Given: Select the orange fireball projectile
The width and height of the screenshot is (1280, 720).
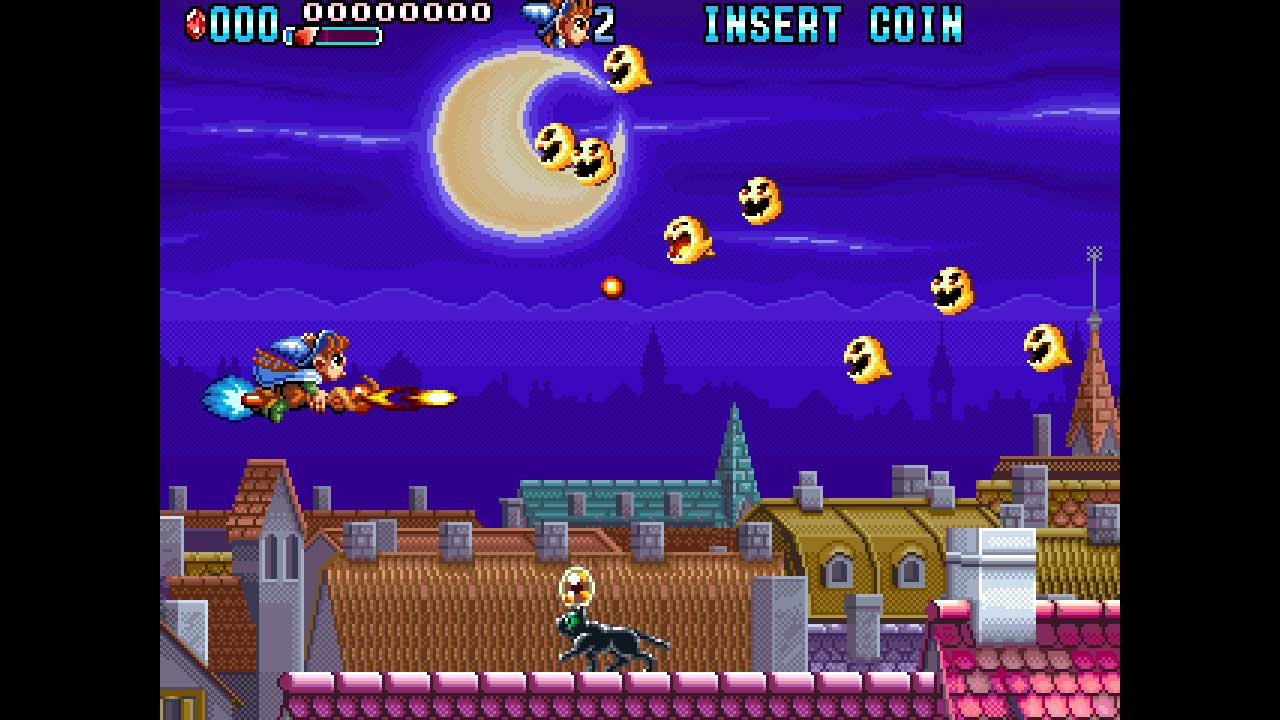Looking at the screenshot, I should (x=612, y=285).
